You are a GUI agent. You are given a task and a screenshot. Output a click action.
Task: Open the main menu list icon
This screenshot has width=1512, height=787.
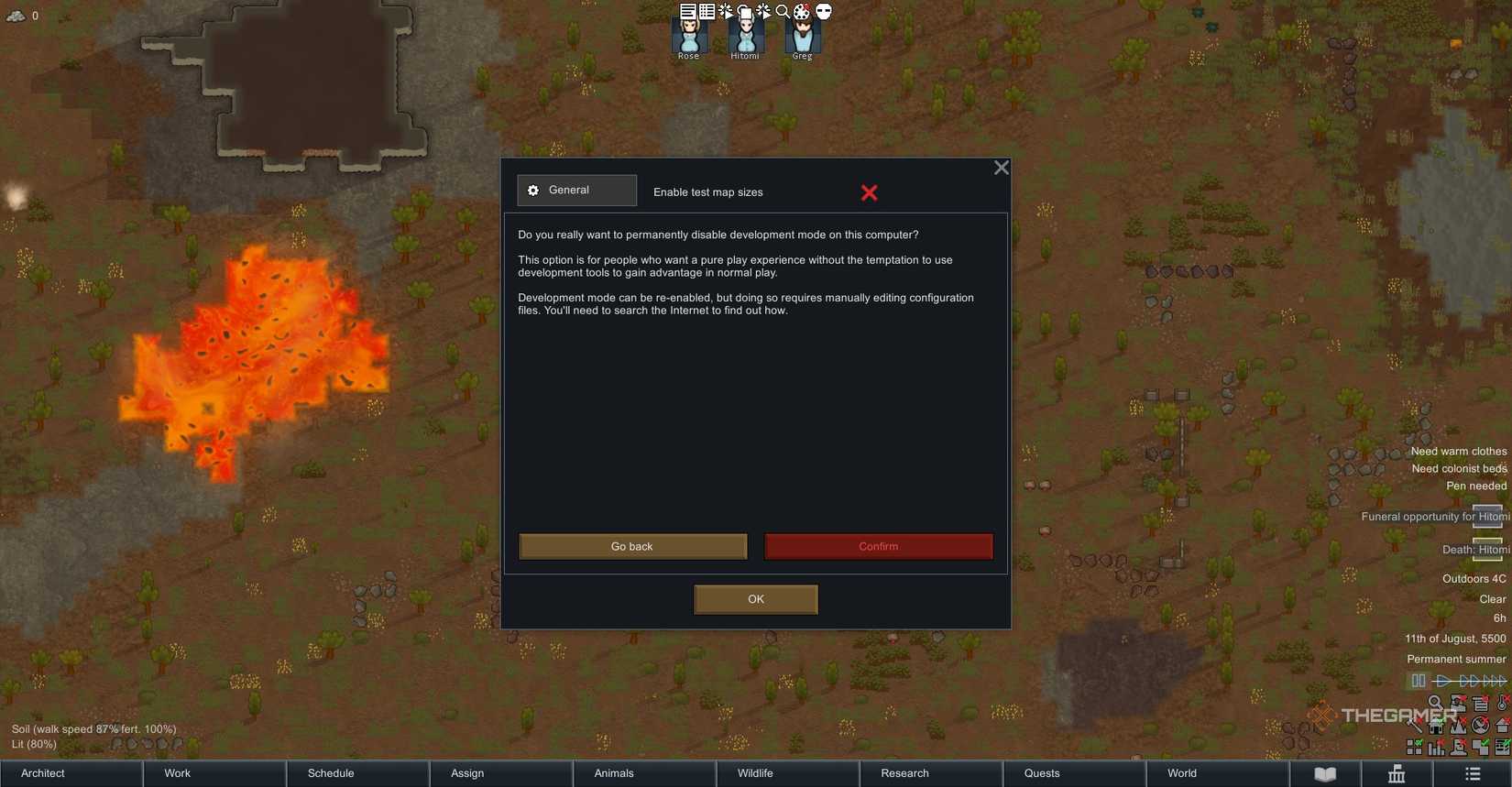[1472, 772]
